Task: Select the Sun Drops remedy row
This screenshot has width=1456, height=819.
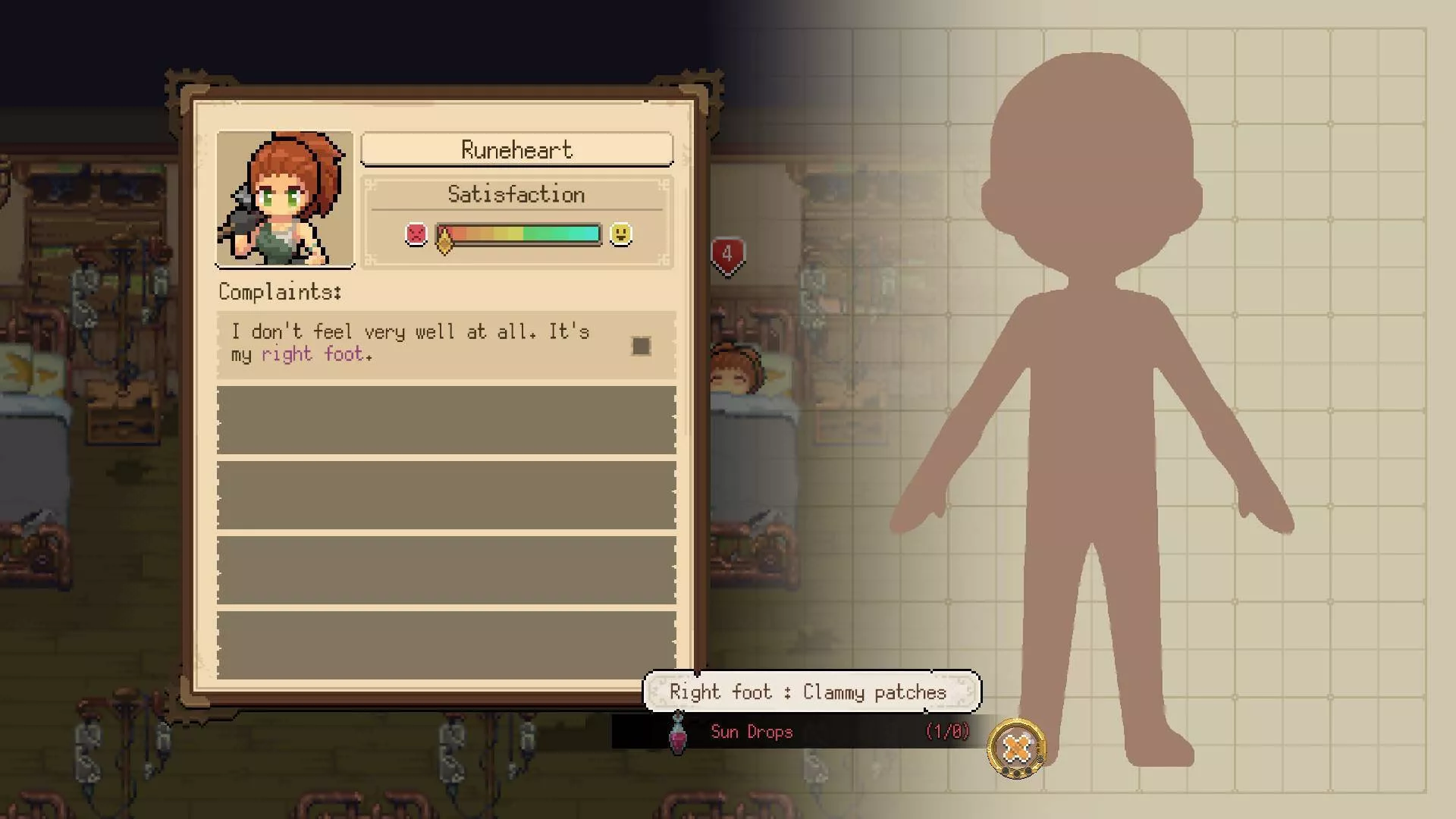Action: [x=792, y=732]
